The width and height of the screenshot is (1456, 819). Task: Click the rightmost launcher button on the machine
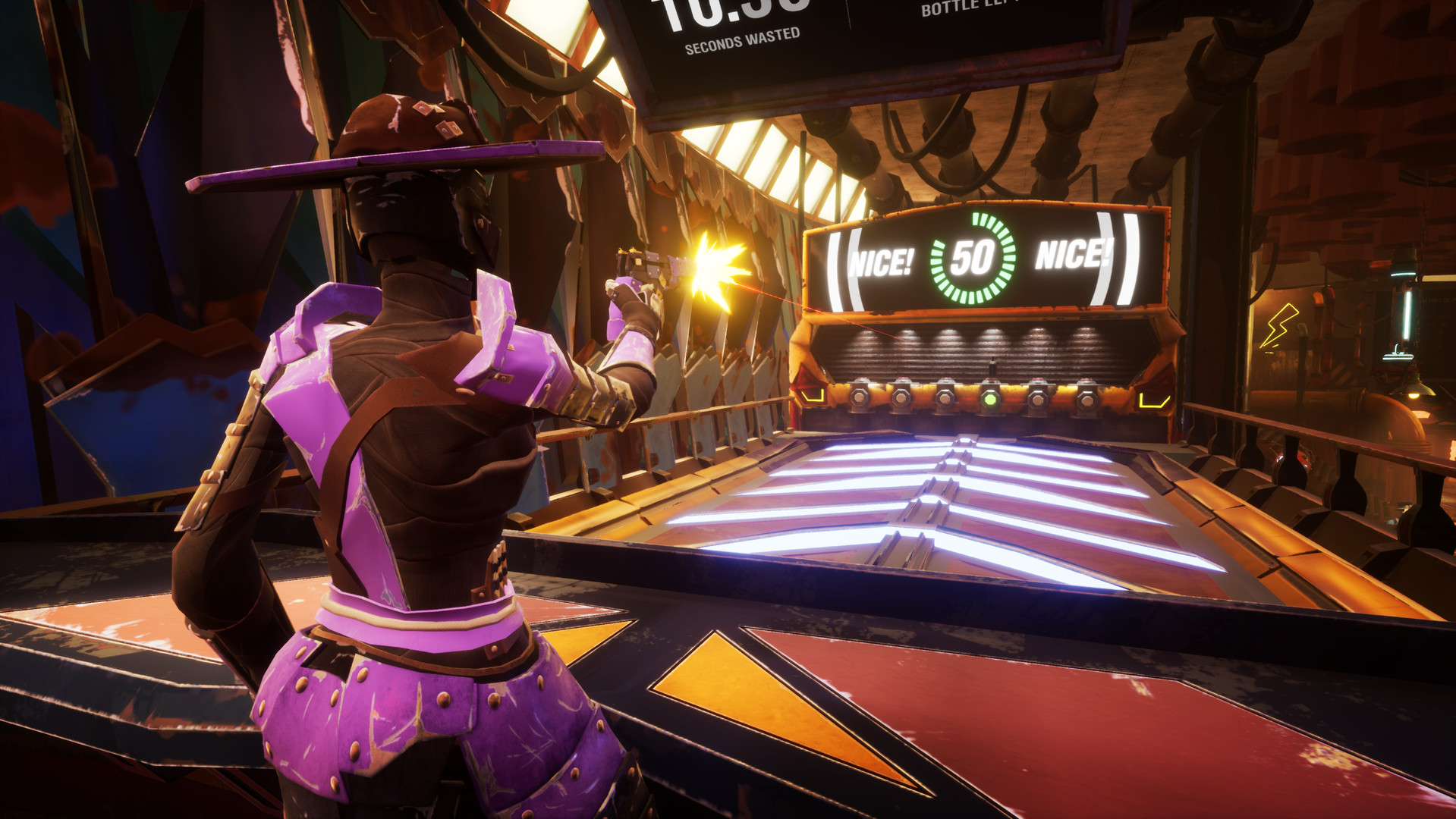pos(1086,400)
